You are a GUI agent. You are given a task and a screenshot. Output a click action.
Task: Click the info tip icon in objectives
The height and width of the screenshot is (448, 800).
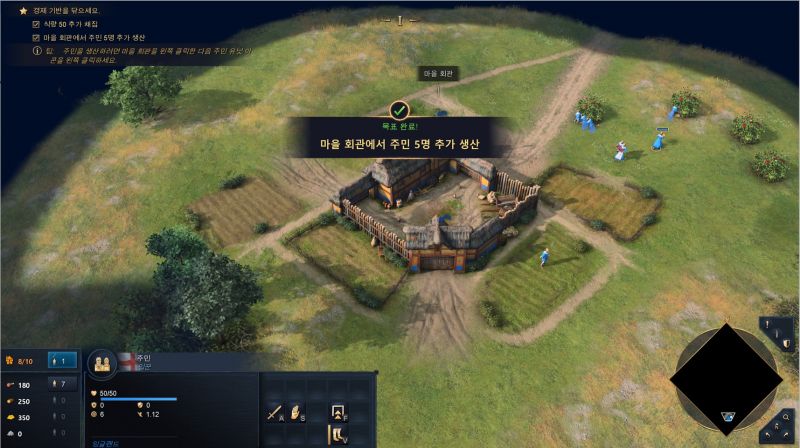click(x=37, y=50)
